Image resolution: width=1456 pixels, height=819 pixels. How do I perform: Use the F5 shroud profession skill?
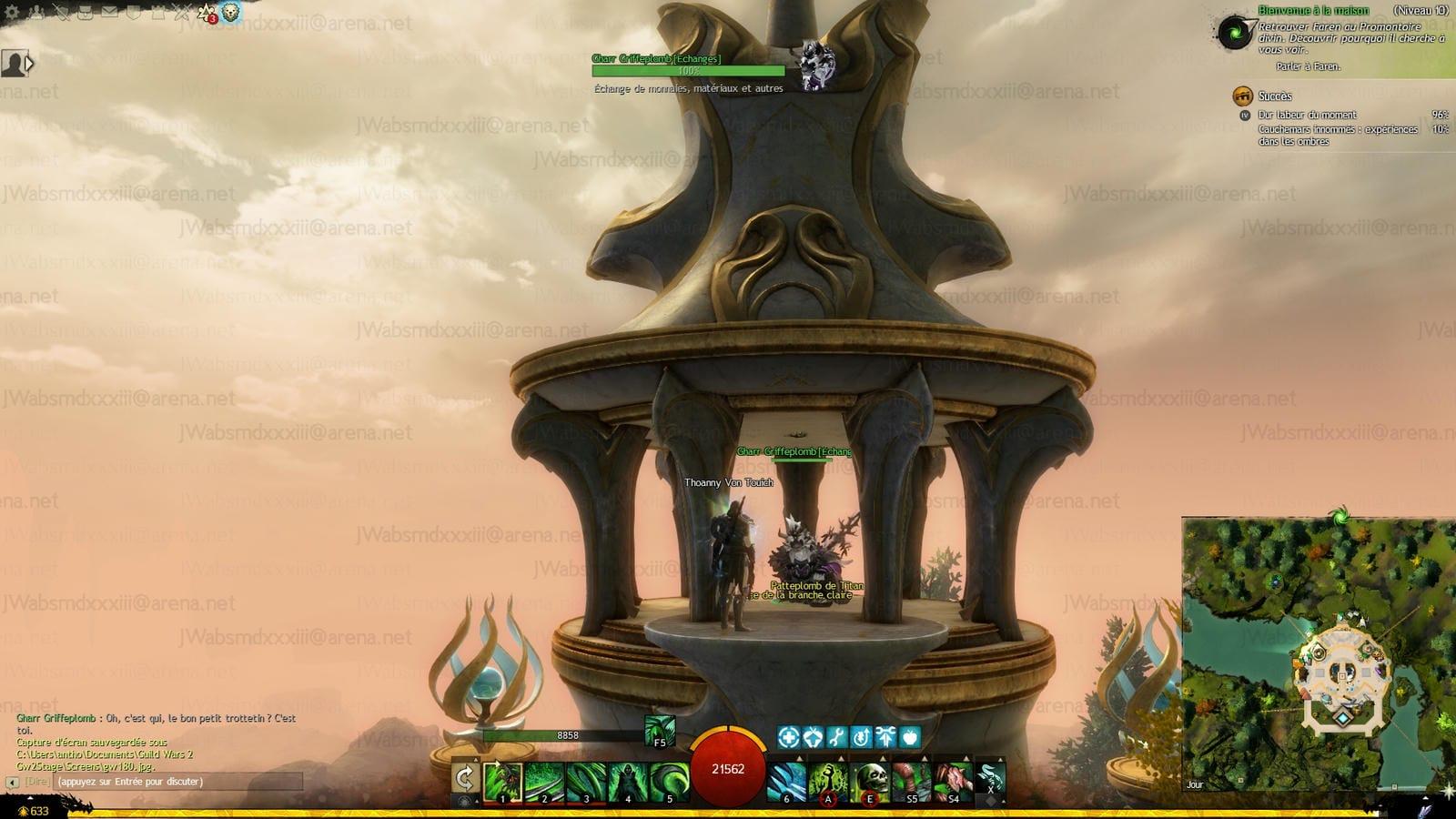click(660, 730)
